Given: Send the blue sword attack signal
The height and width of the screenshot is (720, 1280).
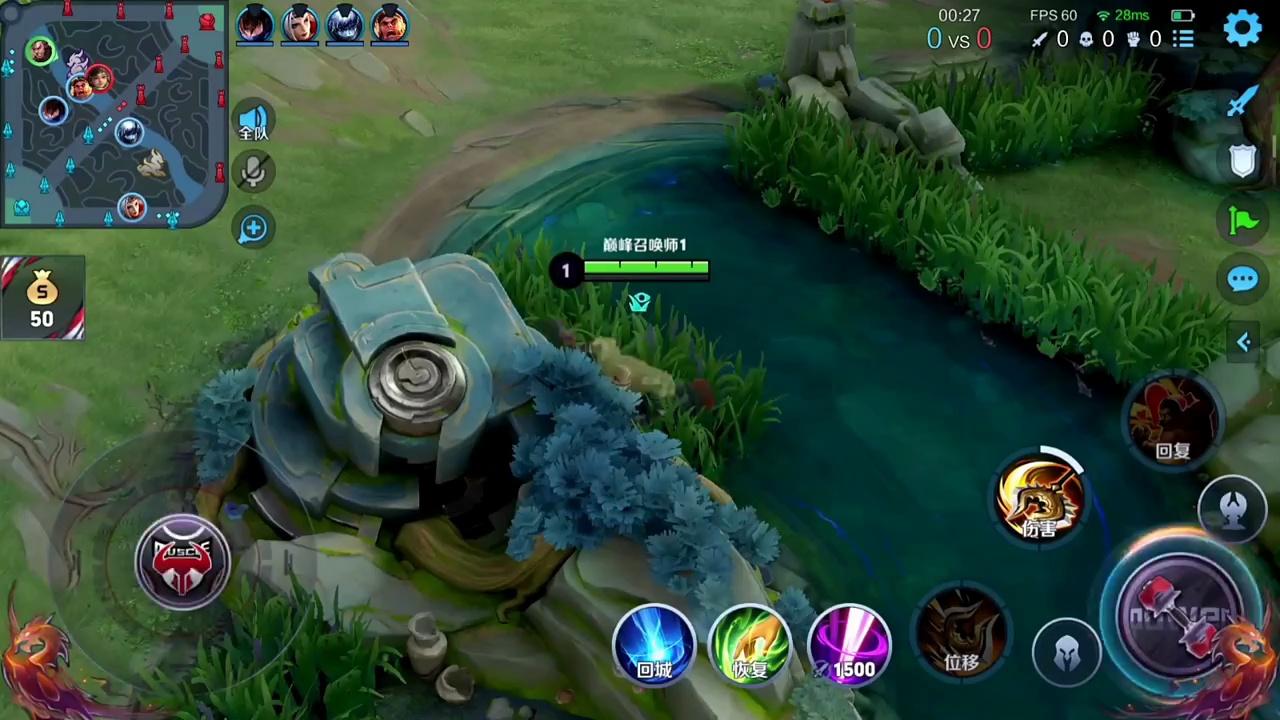Looking at the screenshot, I should pos(1242,101).
